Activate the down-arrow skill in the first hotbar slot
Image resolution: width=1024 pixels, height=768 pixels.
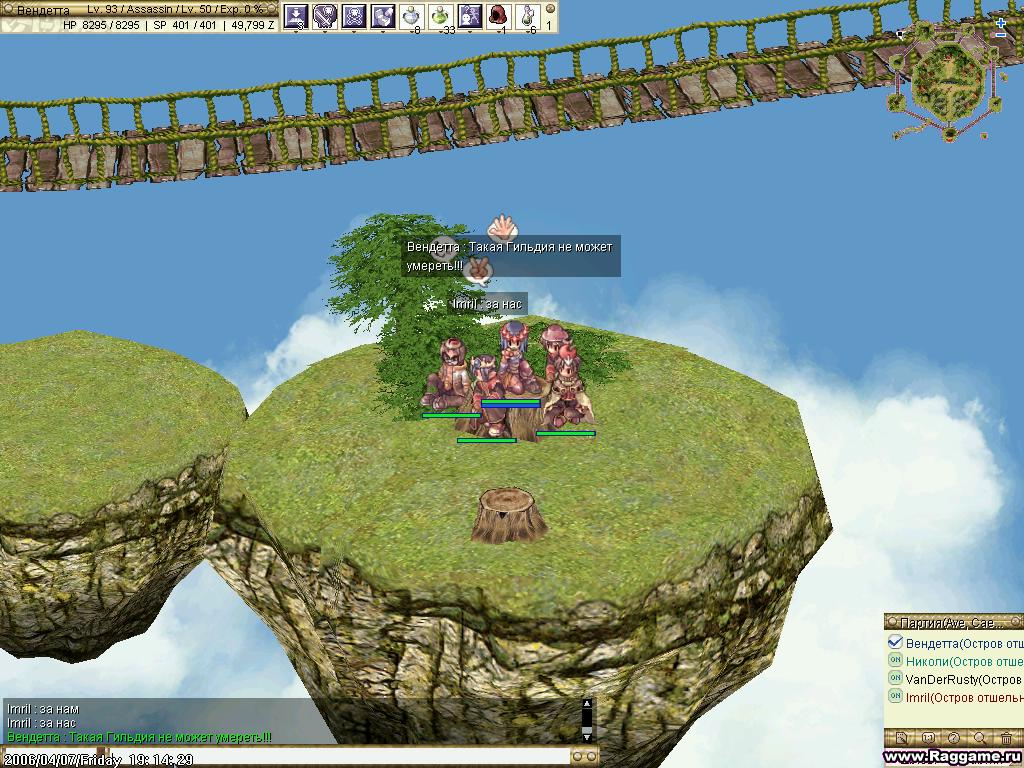(x=295, y=15)
